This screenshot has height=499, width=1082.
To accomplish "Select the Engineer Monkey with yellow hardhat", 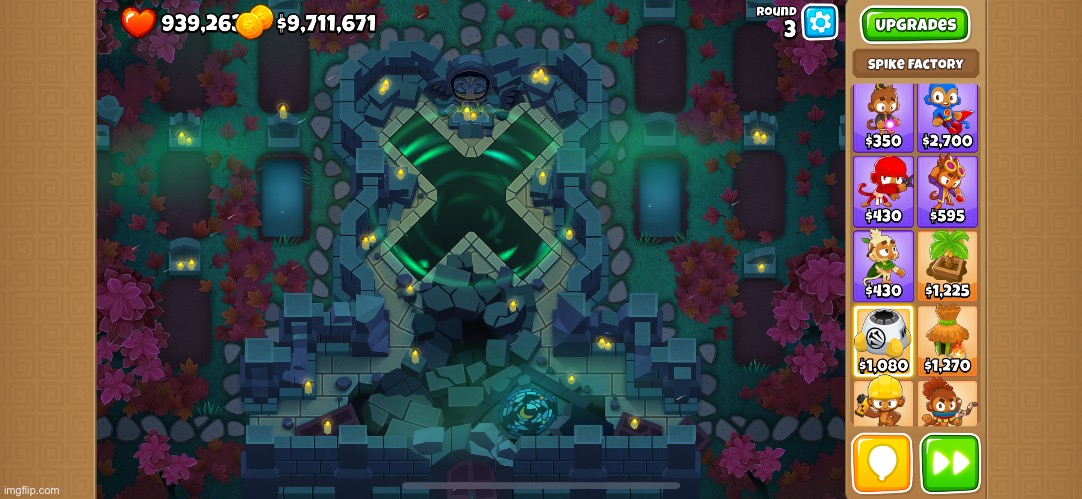I will point(883,402).
